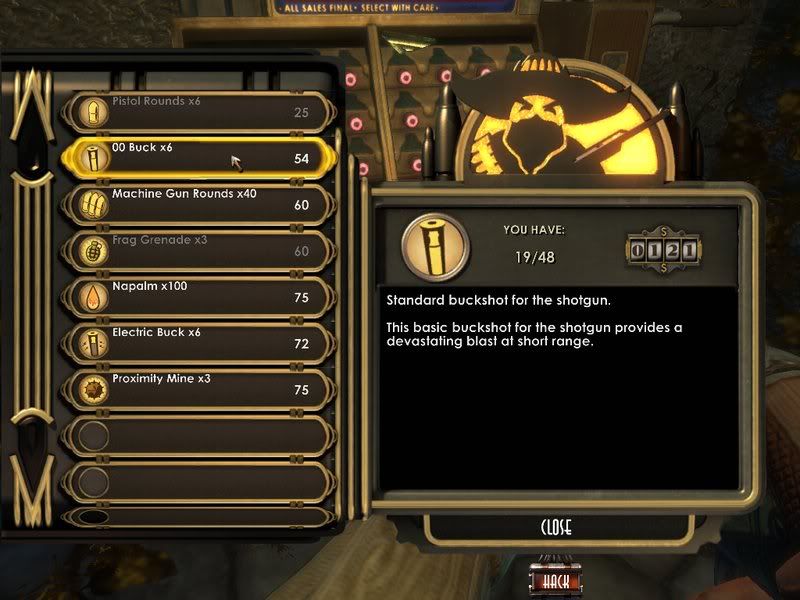The width and height of the screenshot is (800, 600).
Task: Select Pistol Rounds x6 in the shop list
Action: [x=195, y=112]
